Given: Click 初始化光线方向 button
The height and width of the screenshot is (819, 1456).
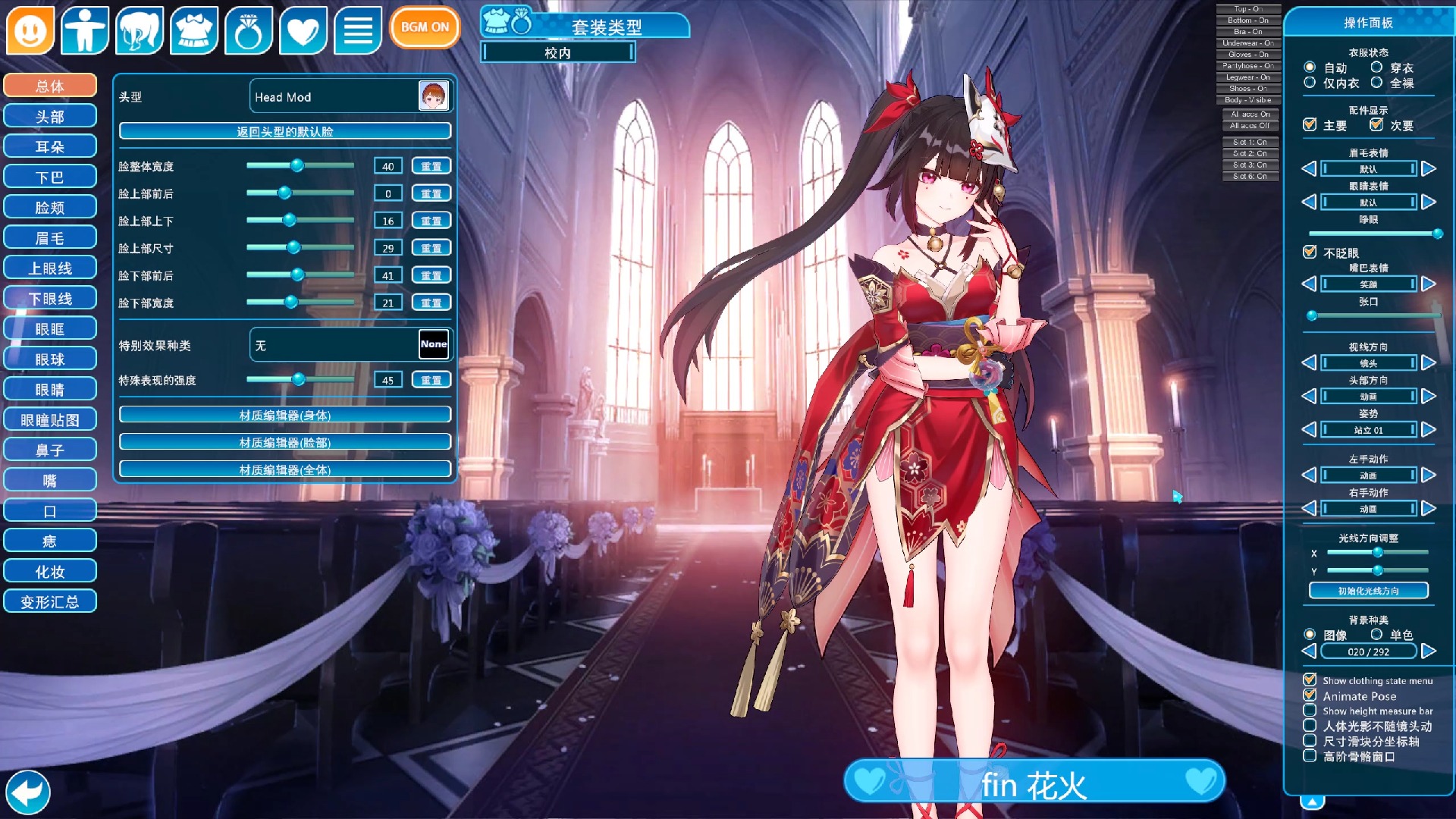Looking at the screenshot, I should (x=1368, y=591).
